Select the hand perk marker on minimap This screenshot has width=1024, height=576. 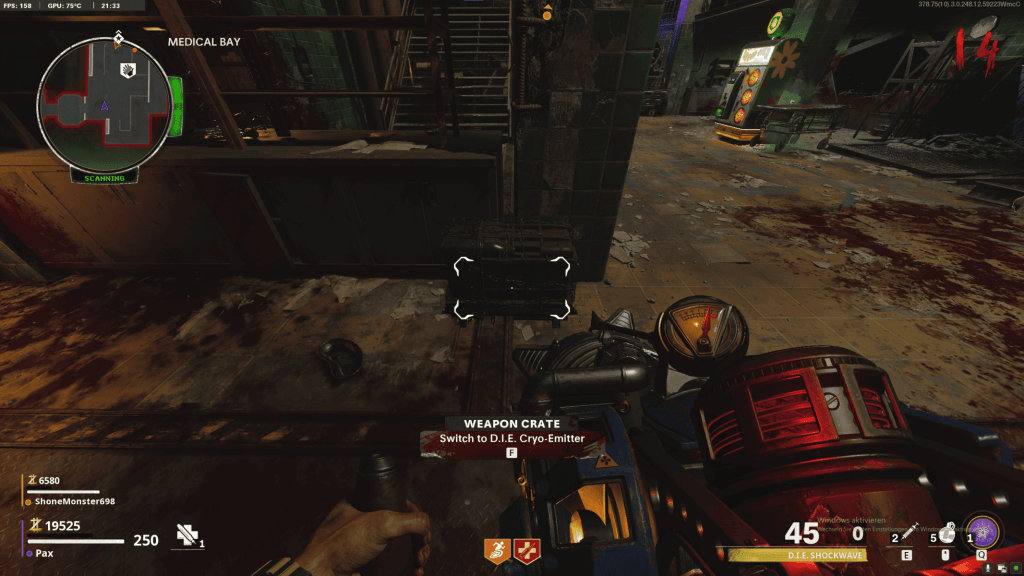click(128, 69)
